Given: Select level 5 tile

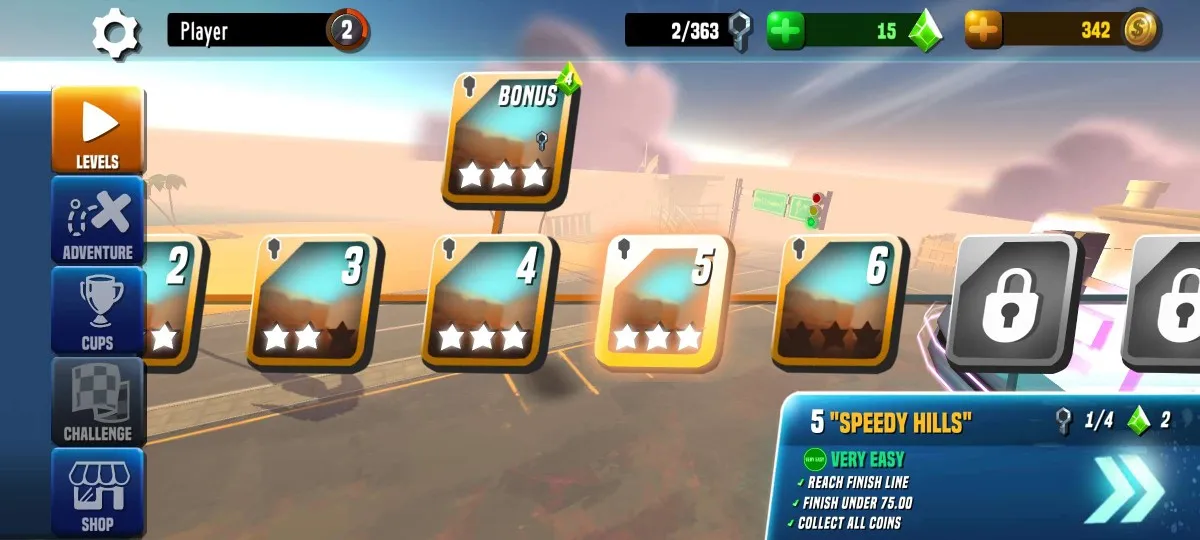Looking at the screenshot, I should tap(663, 301).
